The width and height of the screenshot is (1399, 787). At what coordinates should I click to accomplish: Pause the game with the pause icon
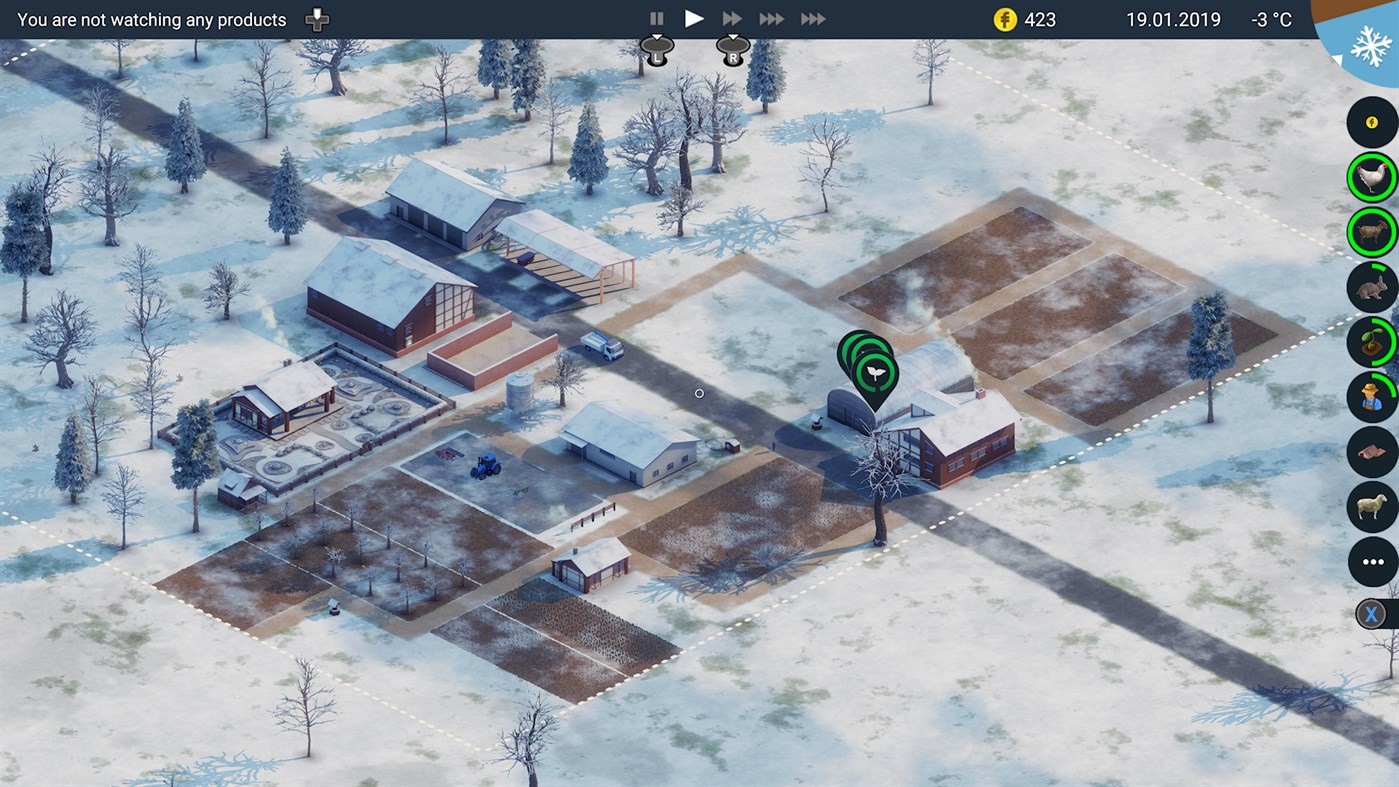(657, 17)
